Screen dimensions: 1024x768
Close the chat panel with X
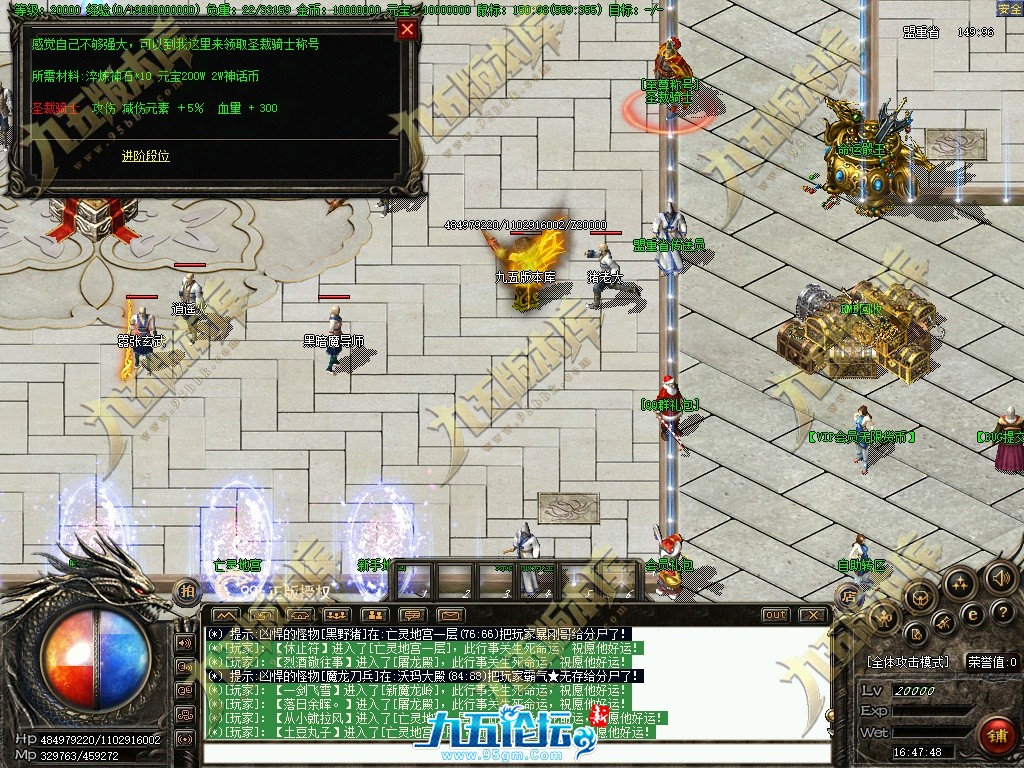814,614
